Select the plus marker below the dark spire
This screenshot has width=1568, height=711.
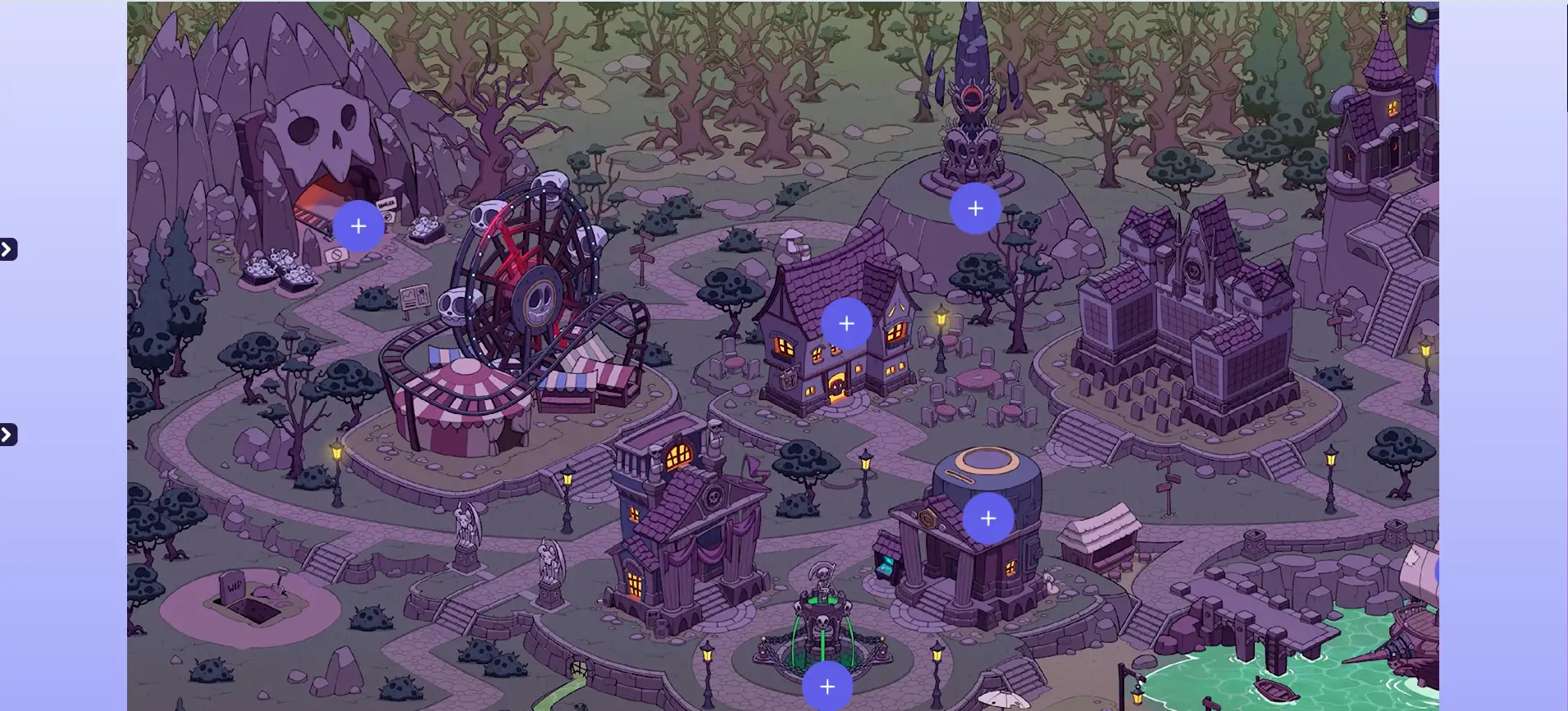coord(975,209)
